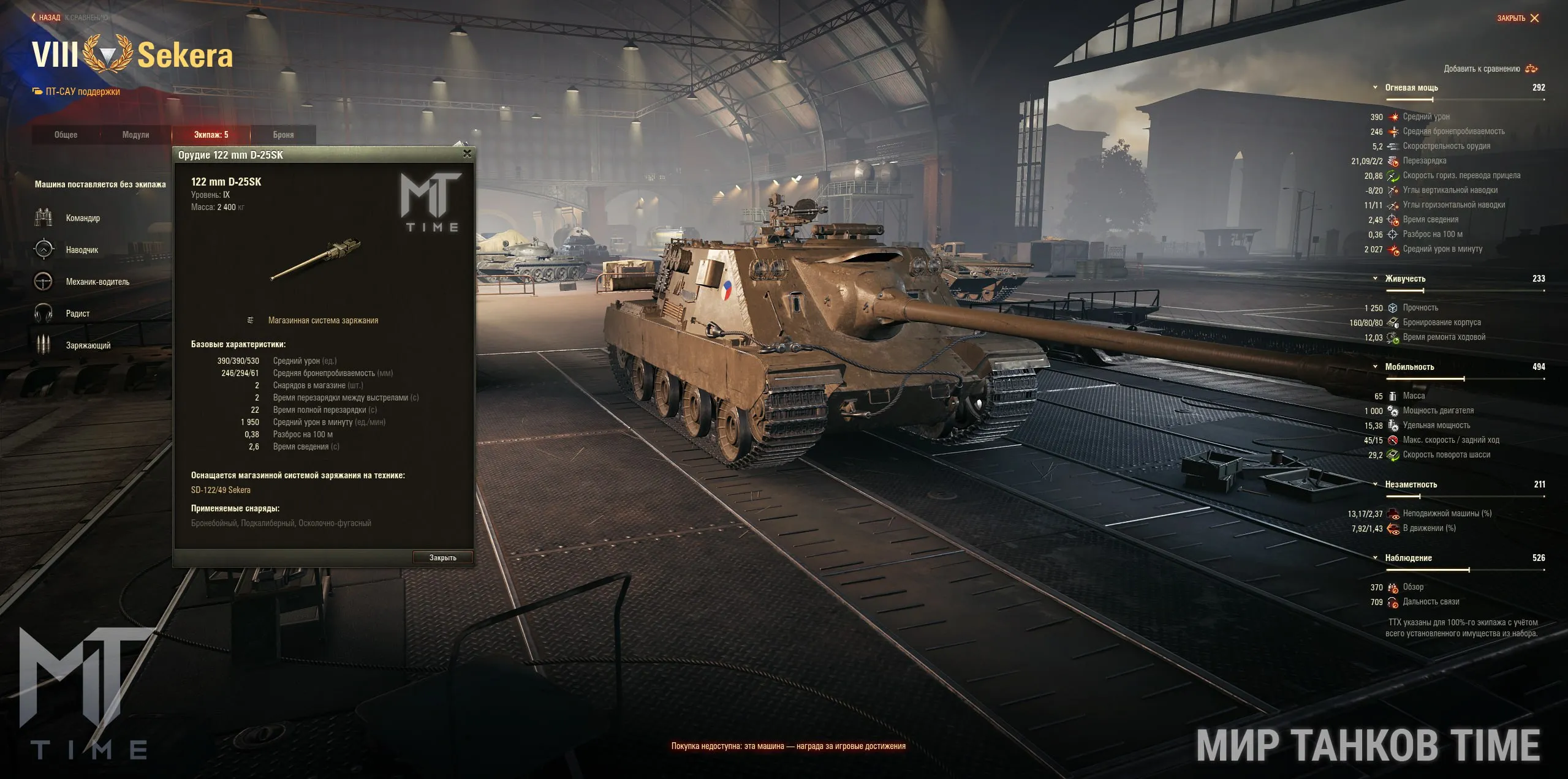Image resolution: width=1568 pixels, height=779 pixels.
Task: Collapse the Живучесть stats section
Action: coord(1376,279)
